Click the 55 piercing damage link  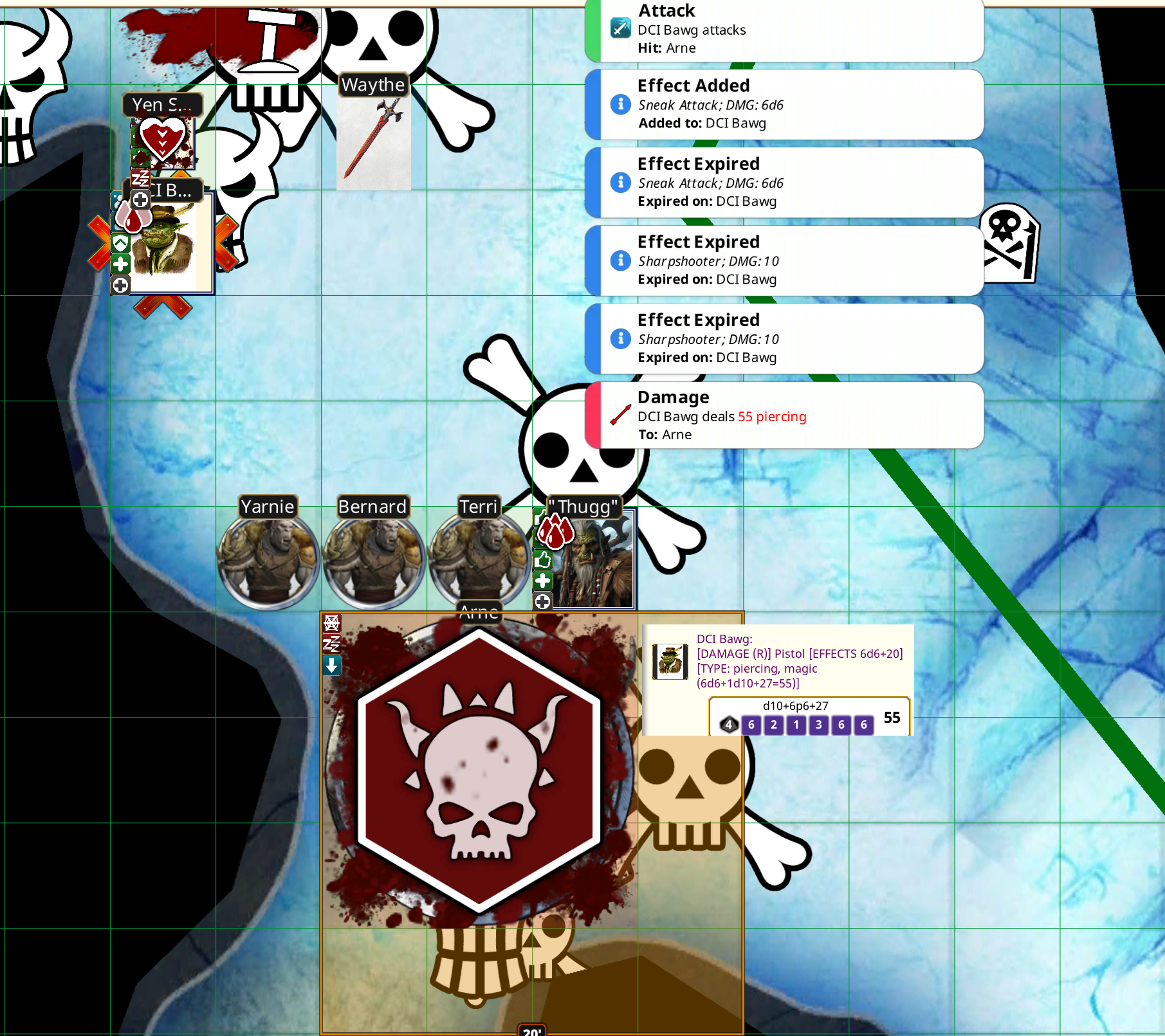(x=773, y=417)
